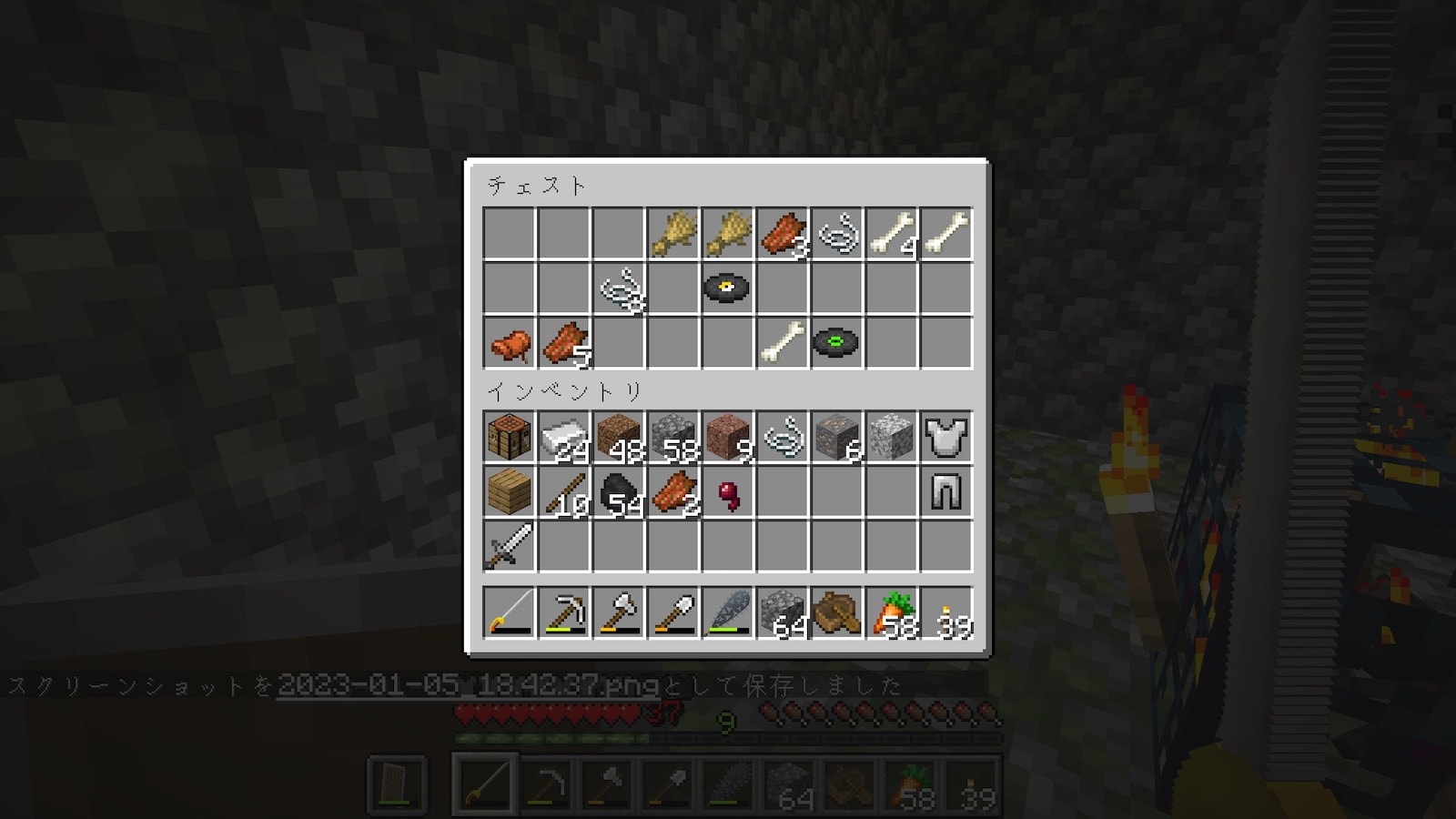Viewport: 1456px width, 819px height.
Task: Grab the stack of 8 string
Action: click(x=619, y=288)
